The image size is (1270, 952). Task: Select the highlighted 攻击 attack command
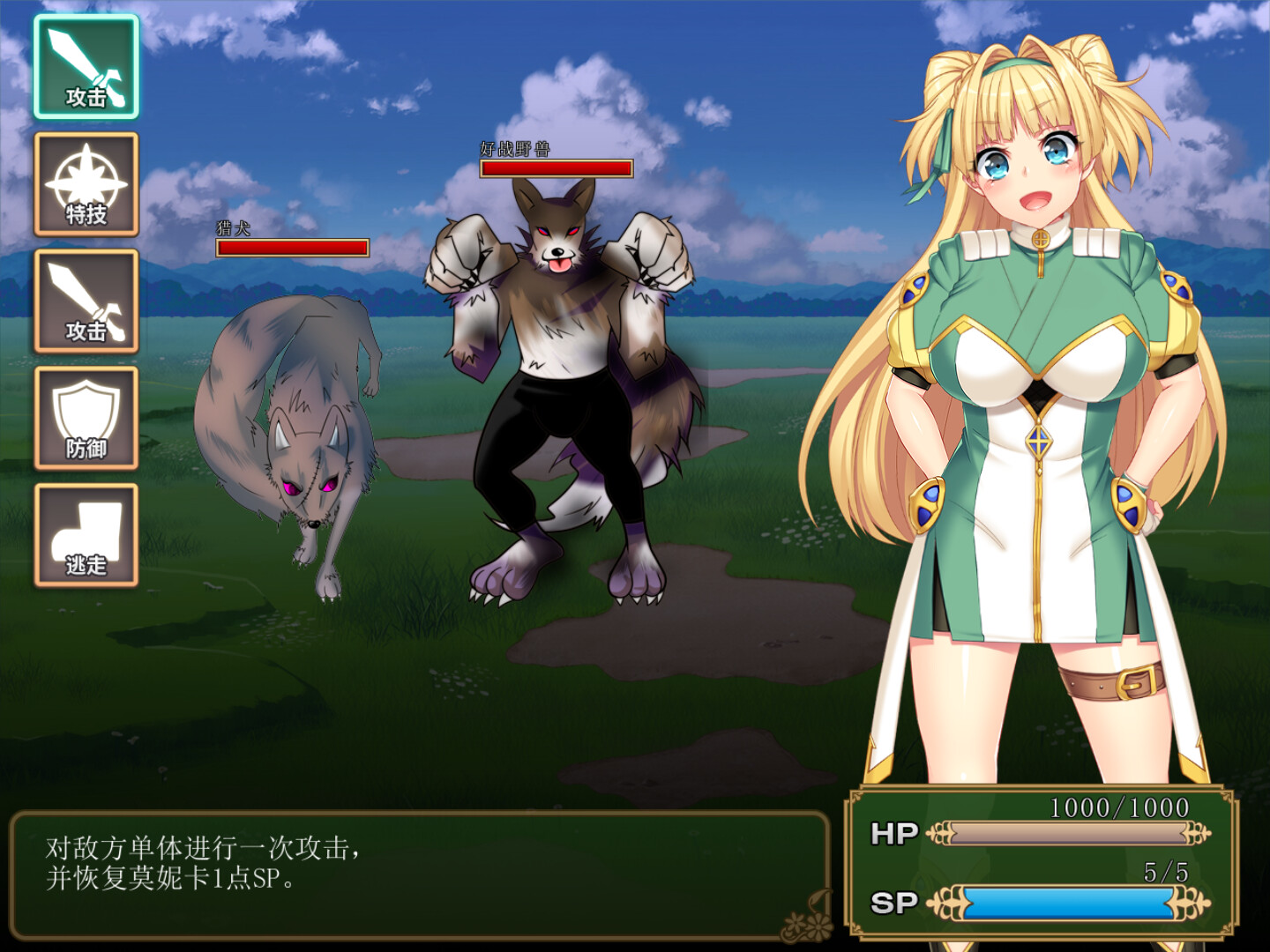tap(86, 69)
